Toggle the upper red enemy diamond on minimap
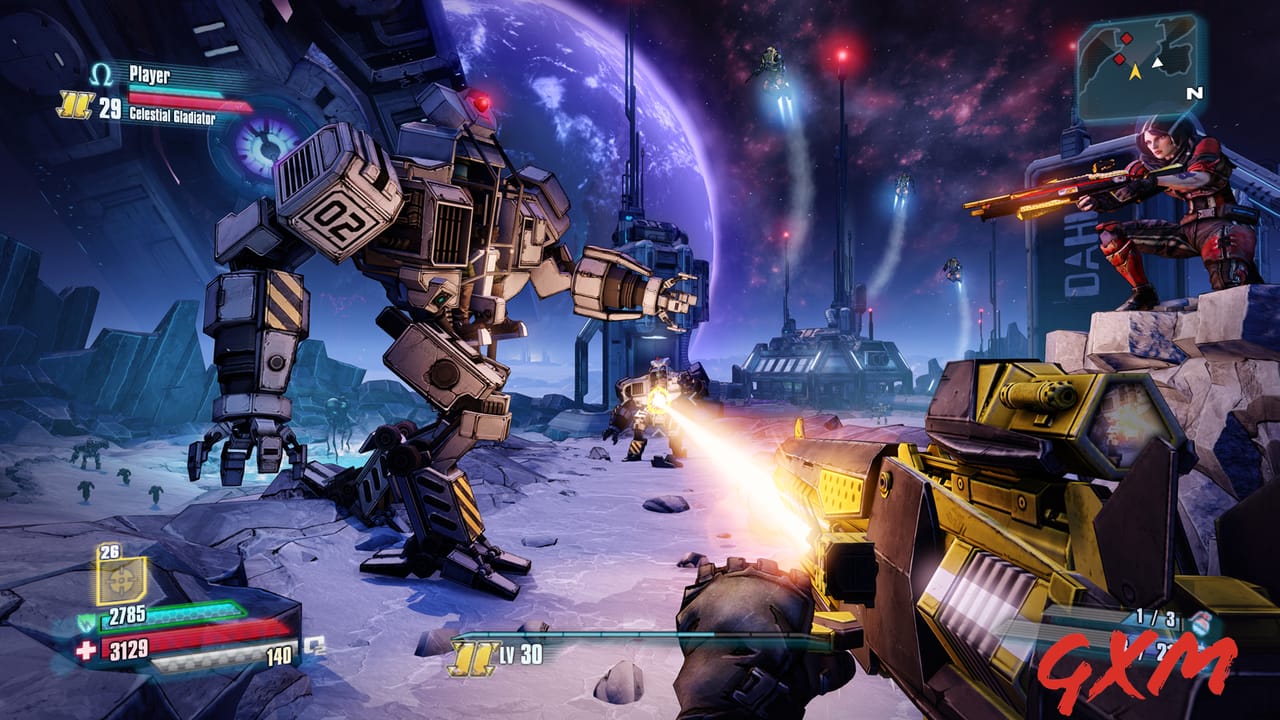The height and width of the screenshot is (720, 1280). [x=1126, y=39]
